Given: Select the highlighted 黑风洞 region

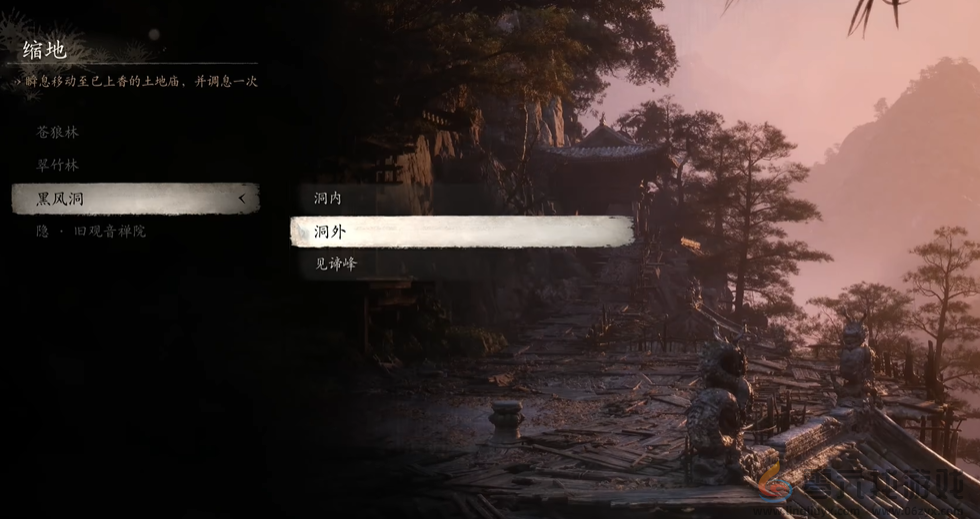Looking at the screenshot, I should coord(135,199).
